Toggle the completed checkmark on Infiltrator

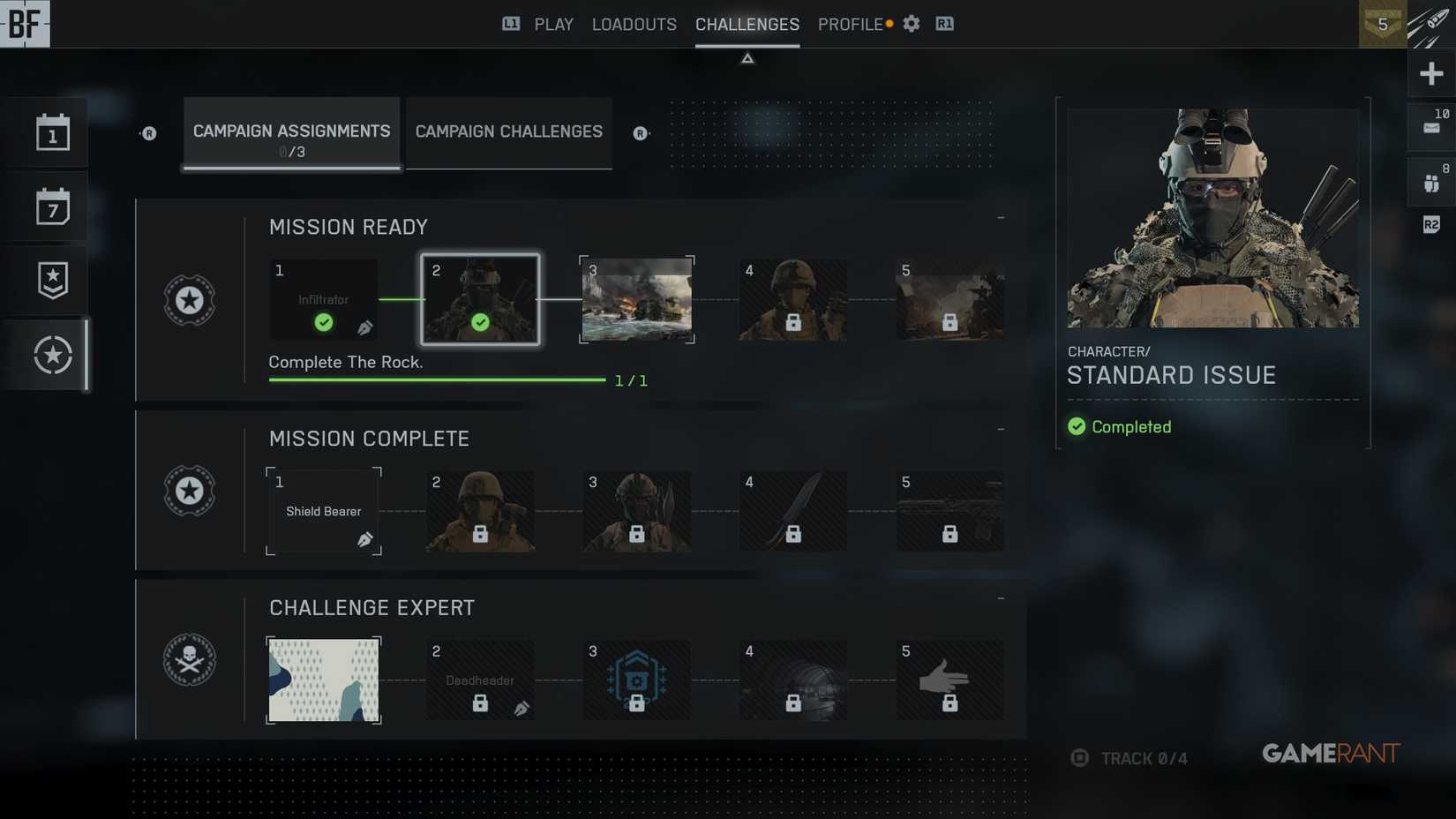324,323
